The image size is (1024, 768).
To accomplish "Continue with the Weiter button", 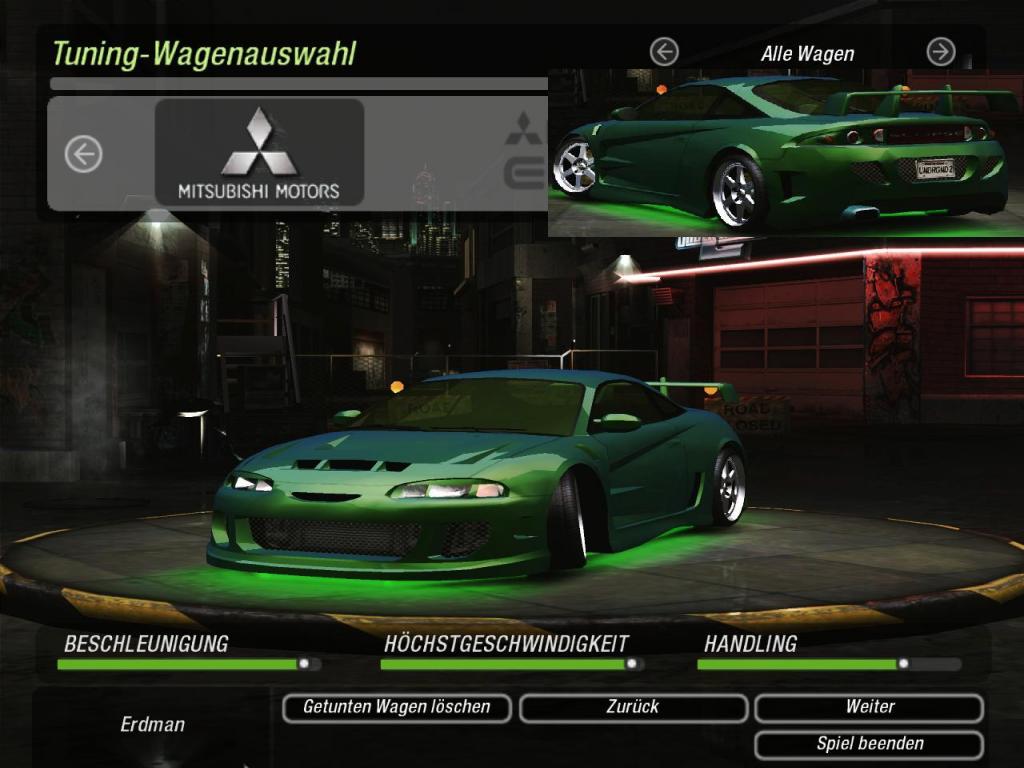I will [868, 708].
